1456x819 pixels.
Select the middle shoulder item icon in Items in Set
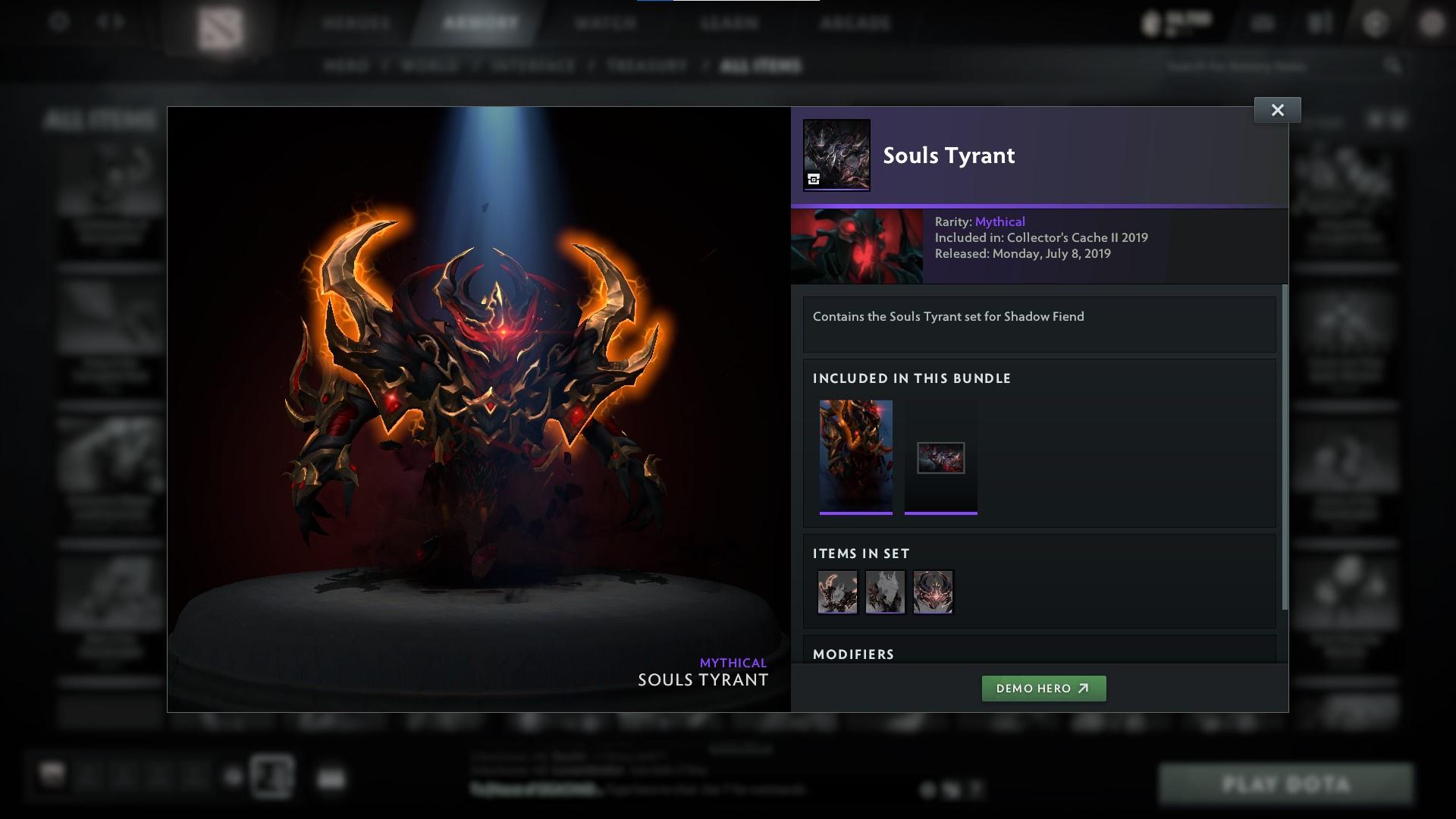[x=885, y=592]
